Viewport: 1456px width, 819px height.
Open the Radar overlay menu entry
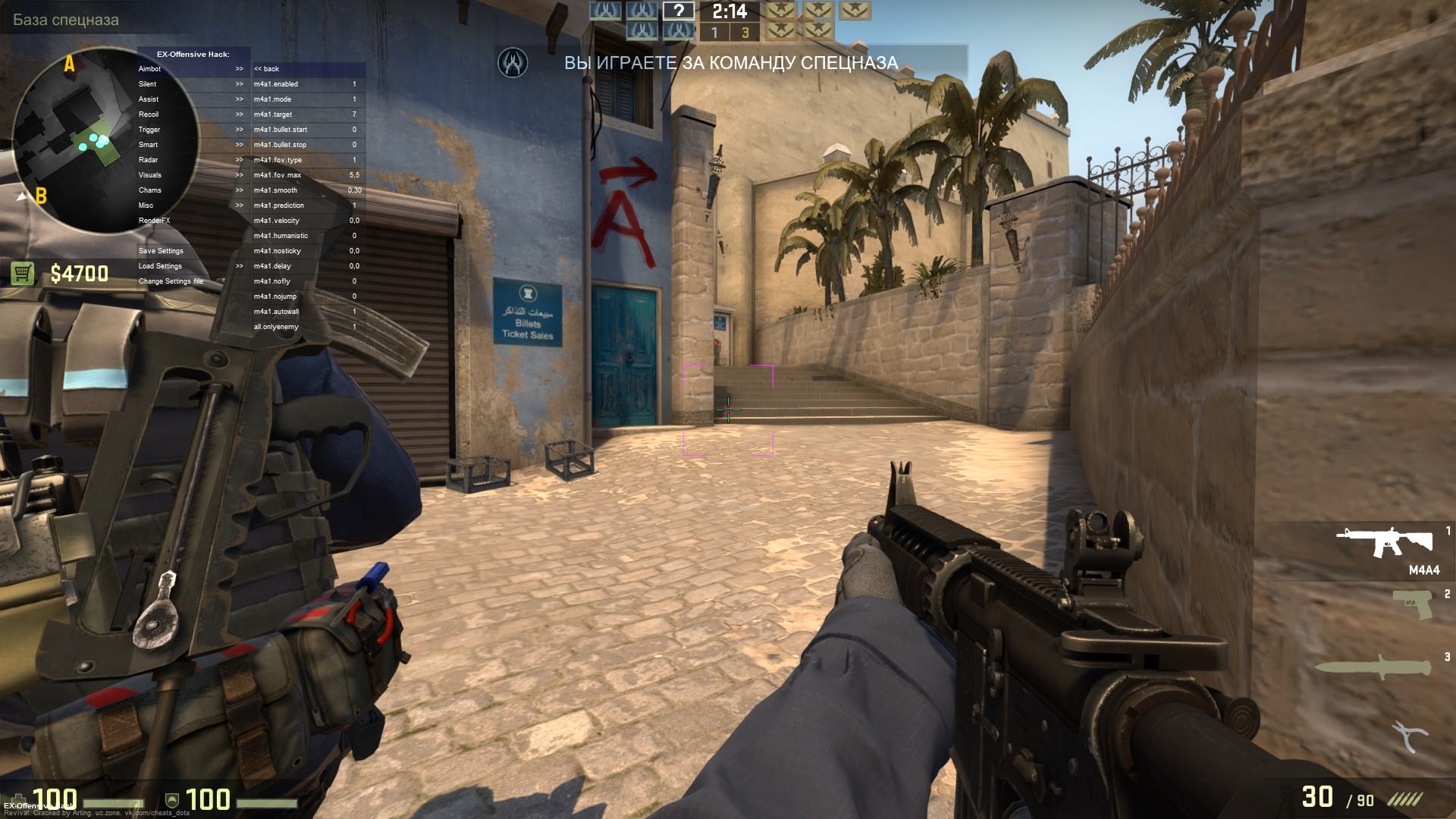[149, 160]
